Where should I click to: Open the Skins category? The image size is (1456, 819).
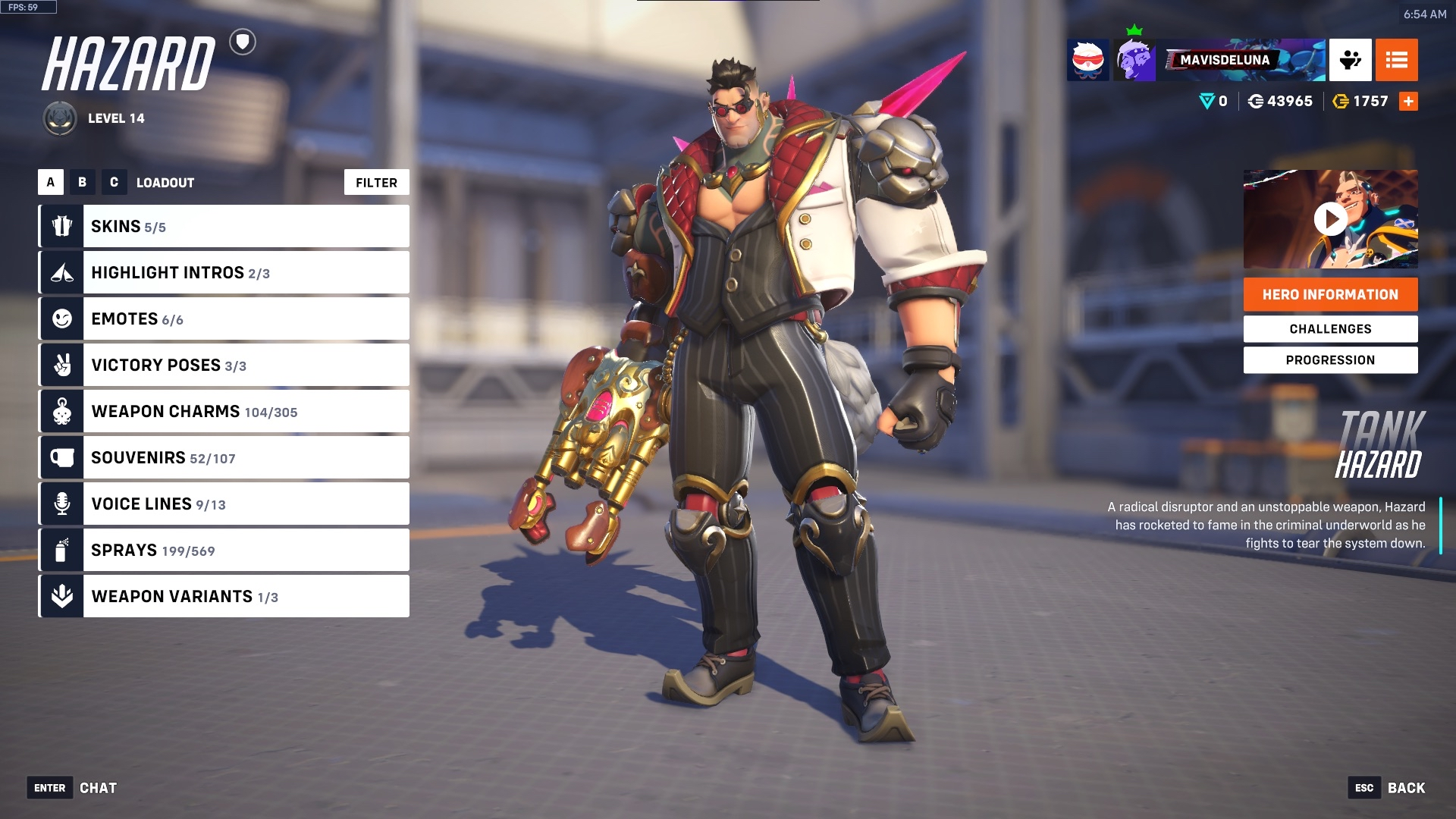click(224, 226)
